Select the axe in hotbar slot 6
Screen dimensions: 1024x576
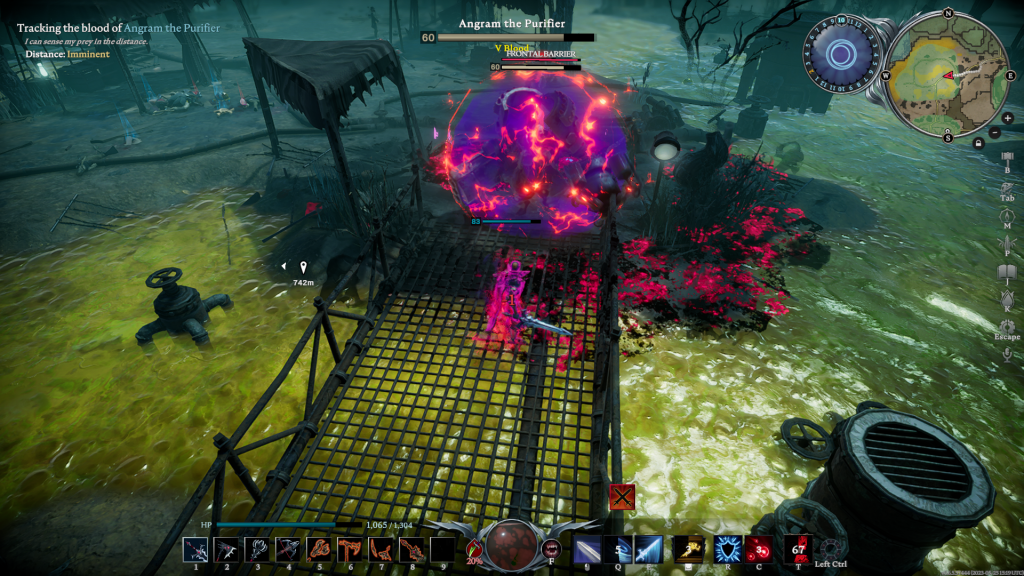click(x=350, y=549)
